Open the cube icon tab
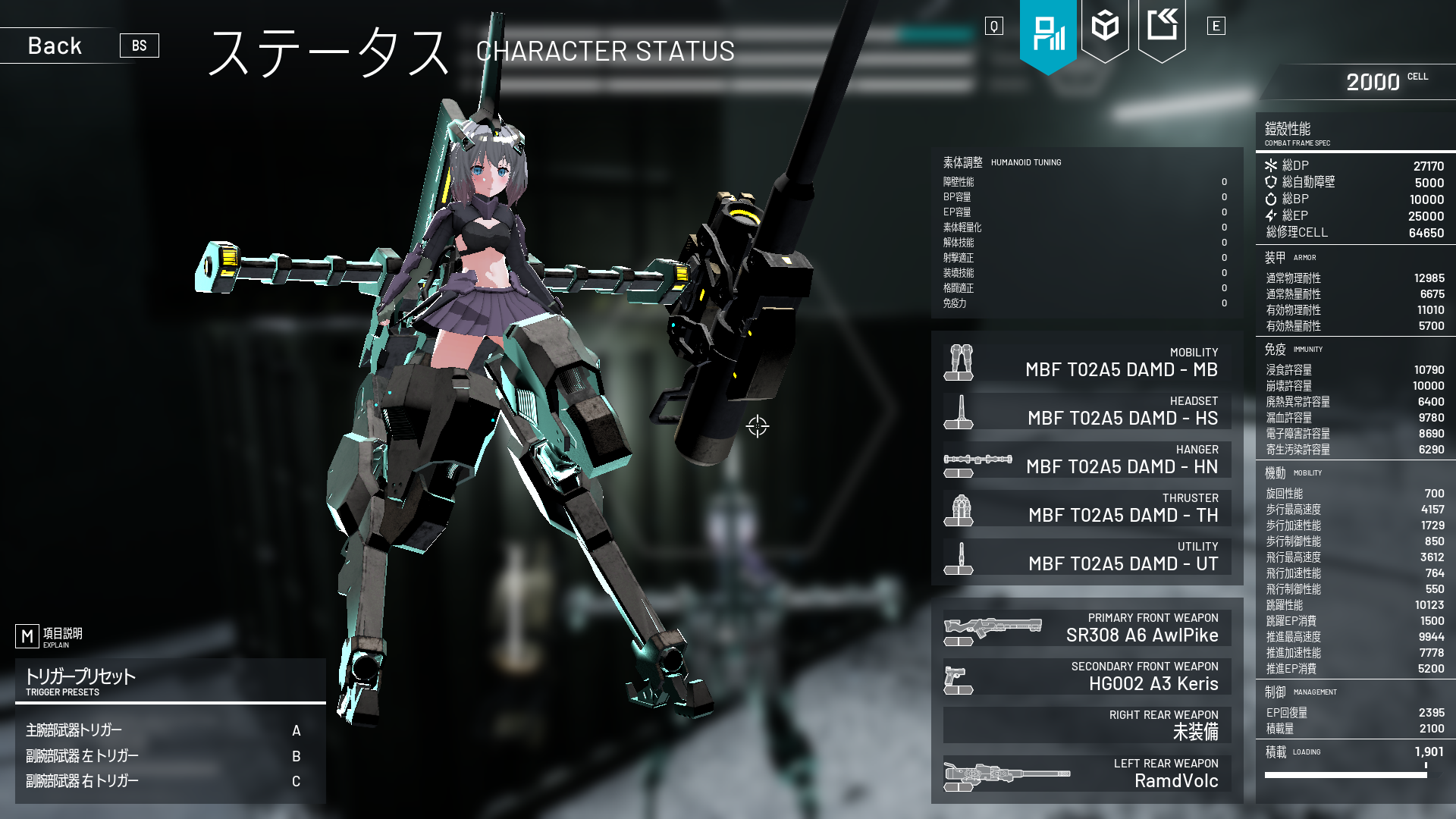The image size is (1456, 819). (x=1105, y=27)
